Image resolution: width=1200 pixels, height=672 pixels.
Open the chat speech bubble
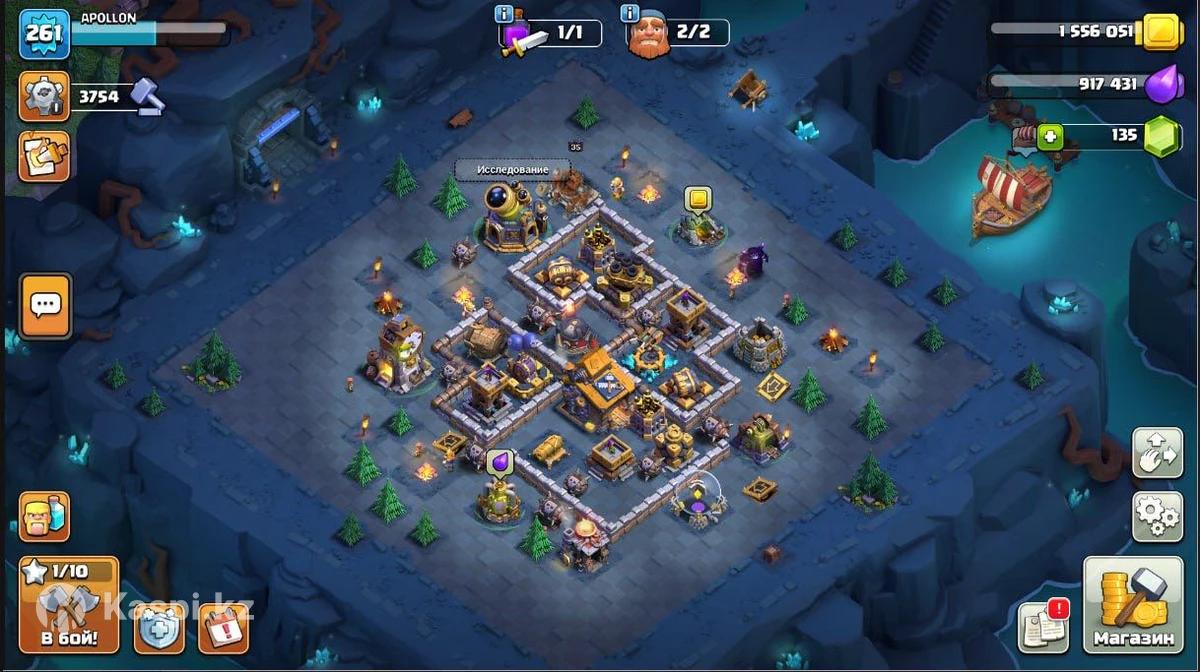[x=45, y=305]
